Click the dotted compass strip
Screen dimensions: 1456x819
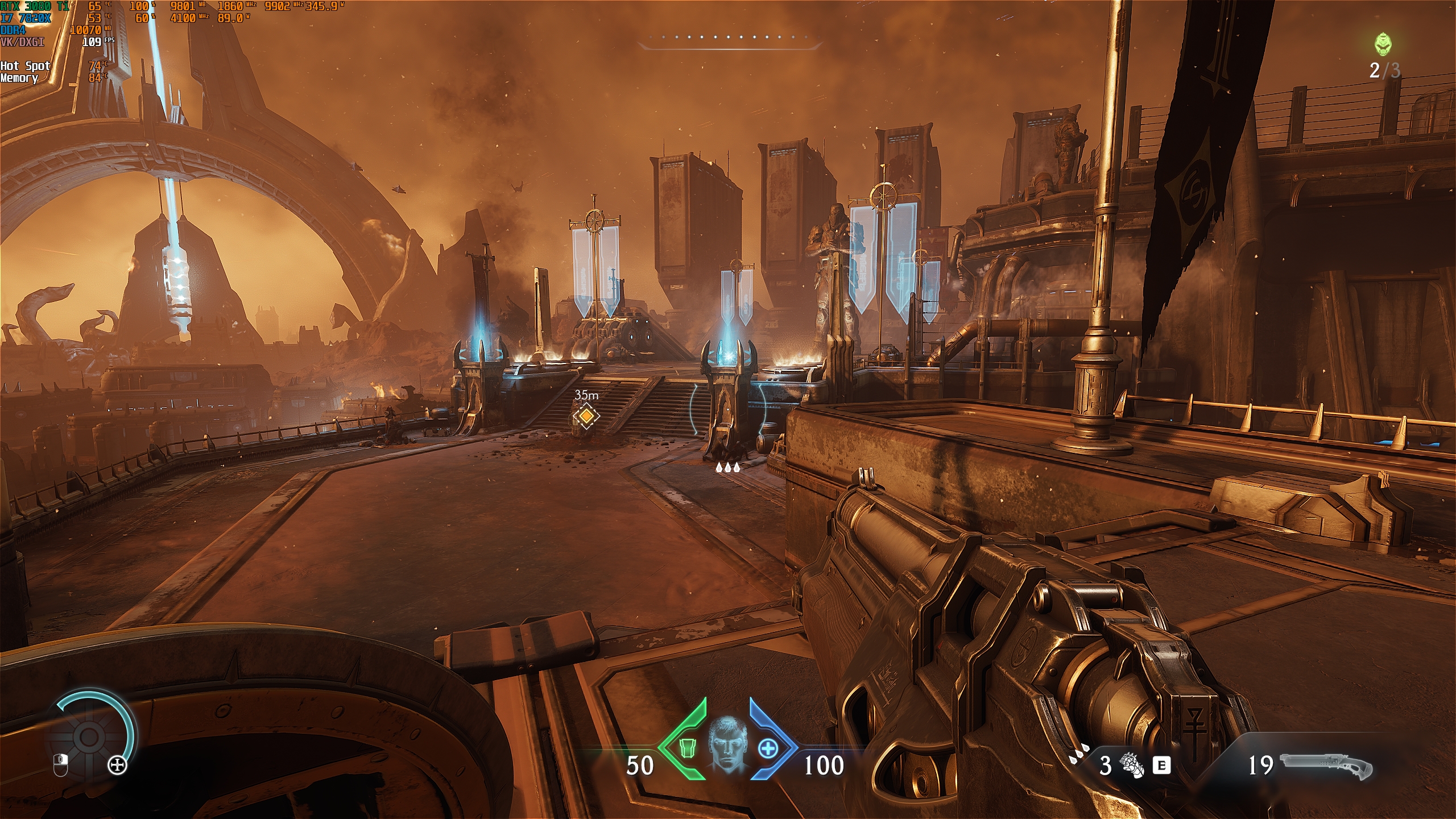point(730,38)
